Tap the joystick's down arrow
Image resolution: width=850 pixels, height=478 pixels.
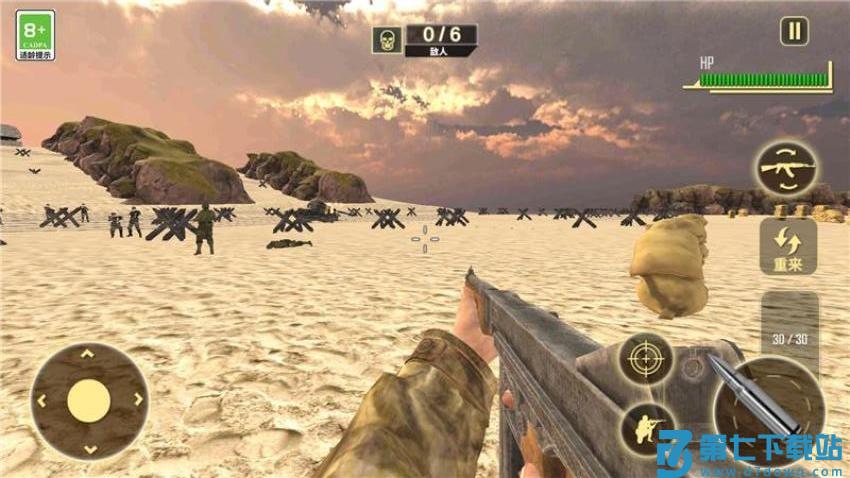coord(89,449)
